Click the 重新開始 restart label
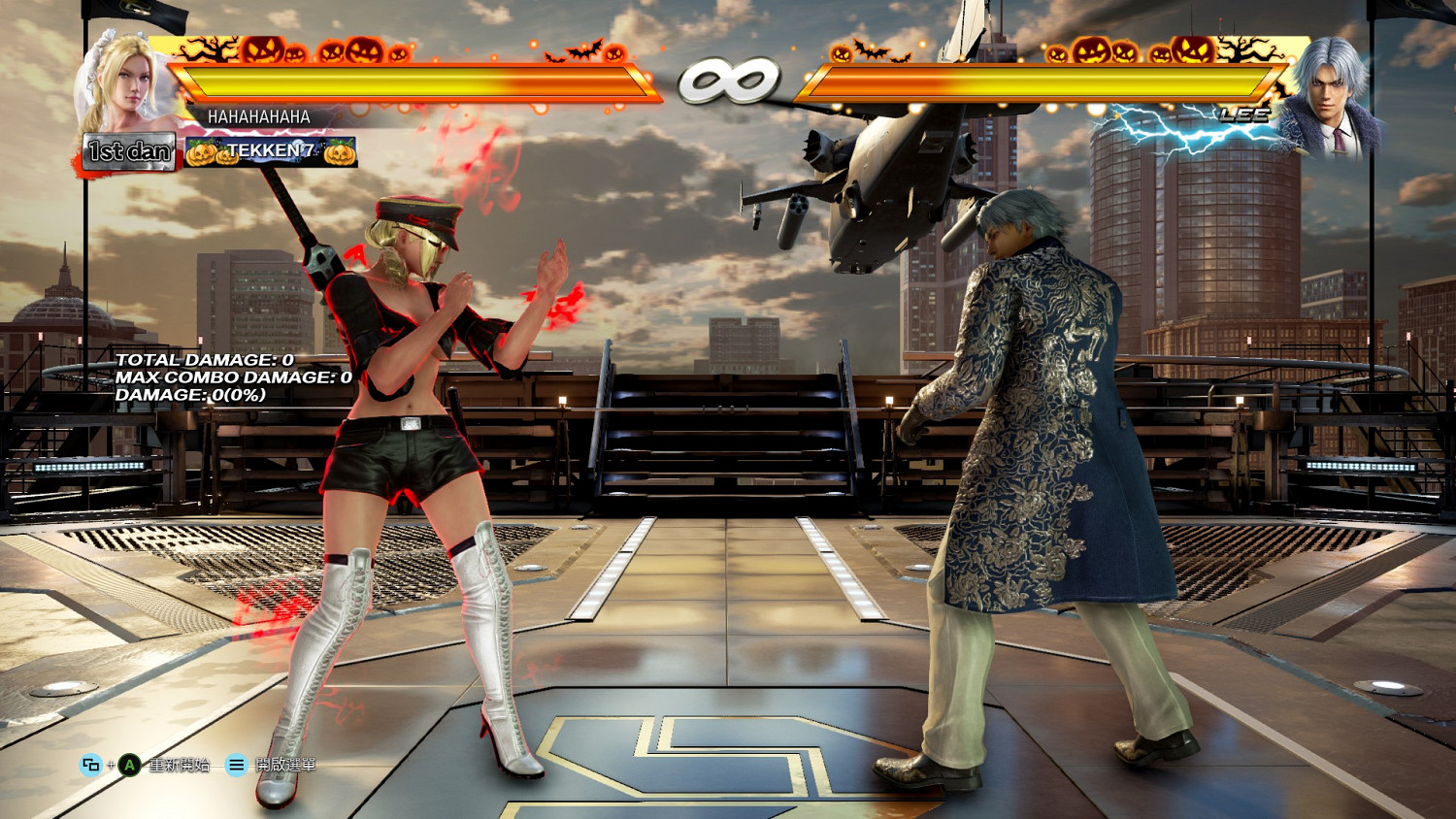This screenshot has height=819, width=1456. [x=177, y=764]
